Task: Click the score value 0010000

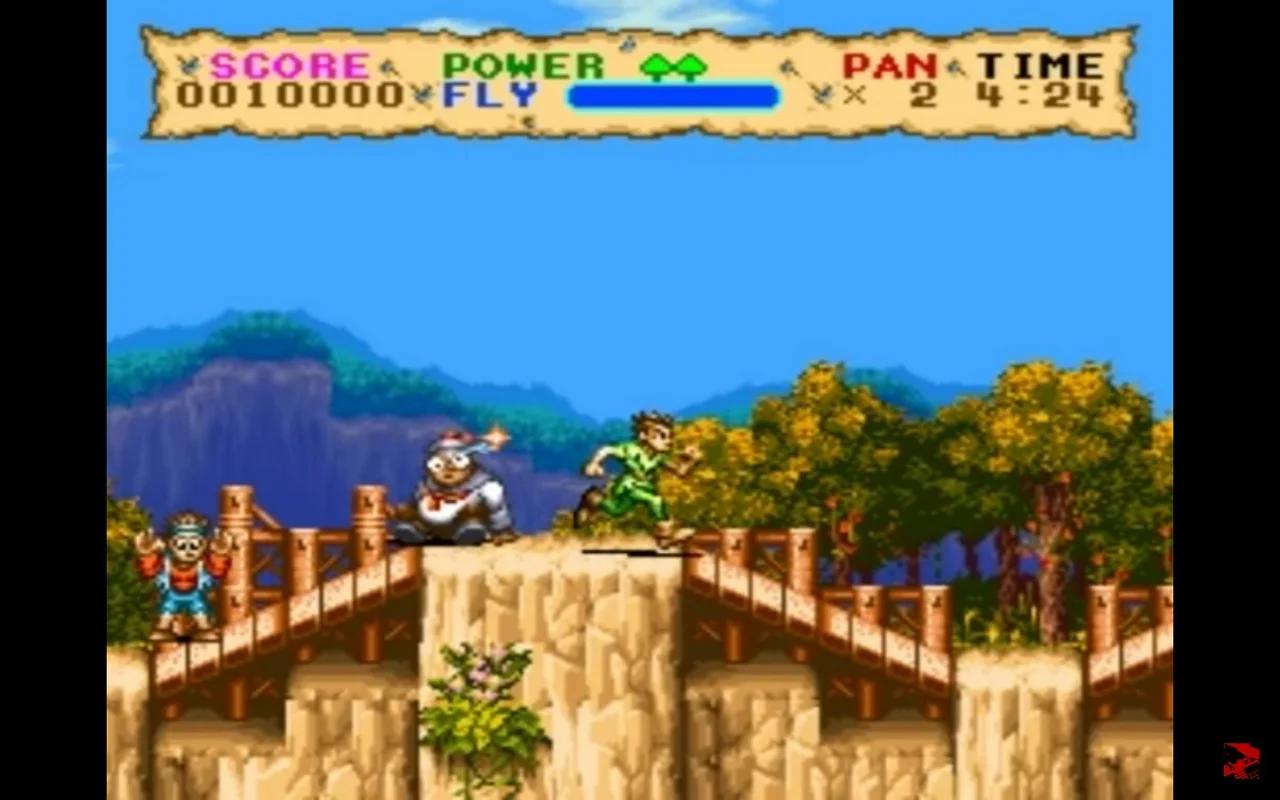Action: 288,97
